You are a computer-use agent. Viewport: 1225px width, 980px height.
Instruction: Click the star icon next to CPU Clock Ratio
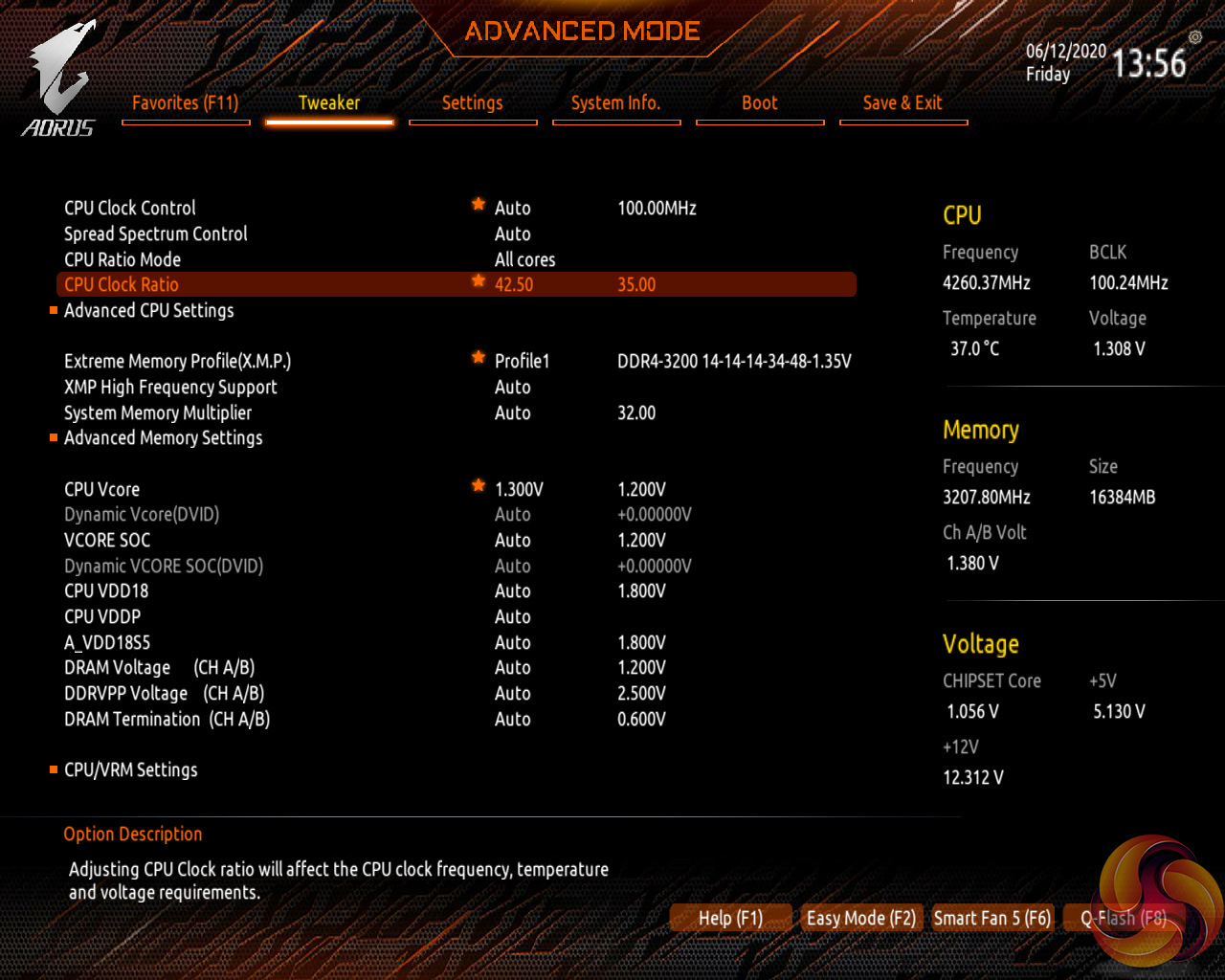(x=477, y=279)
